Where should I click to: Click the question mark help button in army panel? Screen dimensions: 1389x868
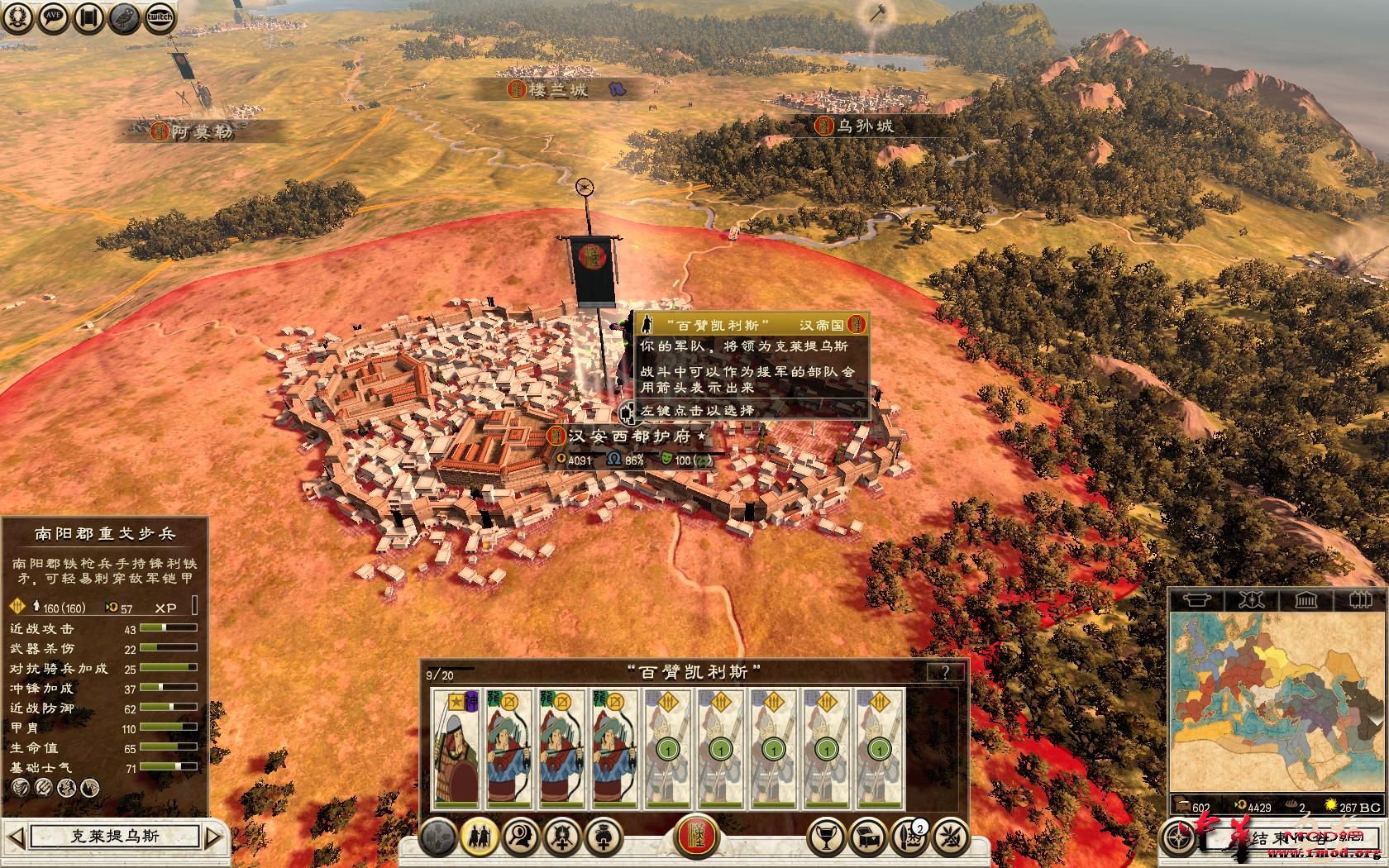pos(945,672)
